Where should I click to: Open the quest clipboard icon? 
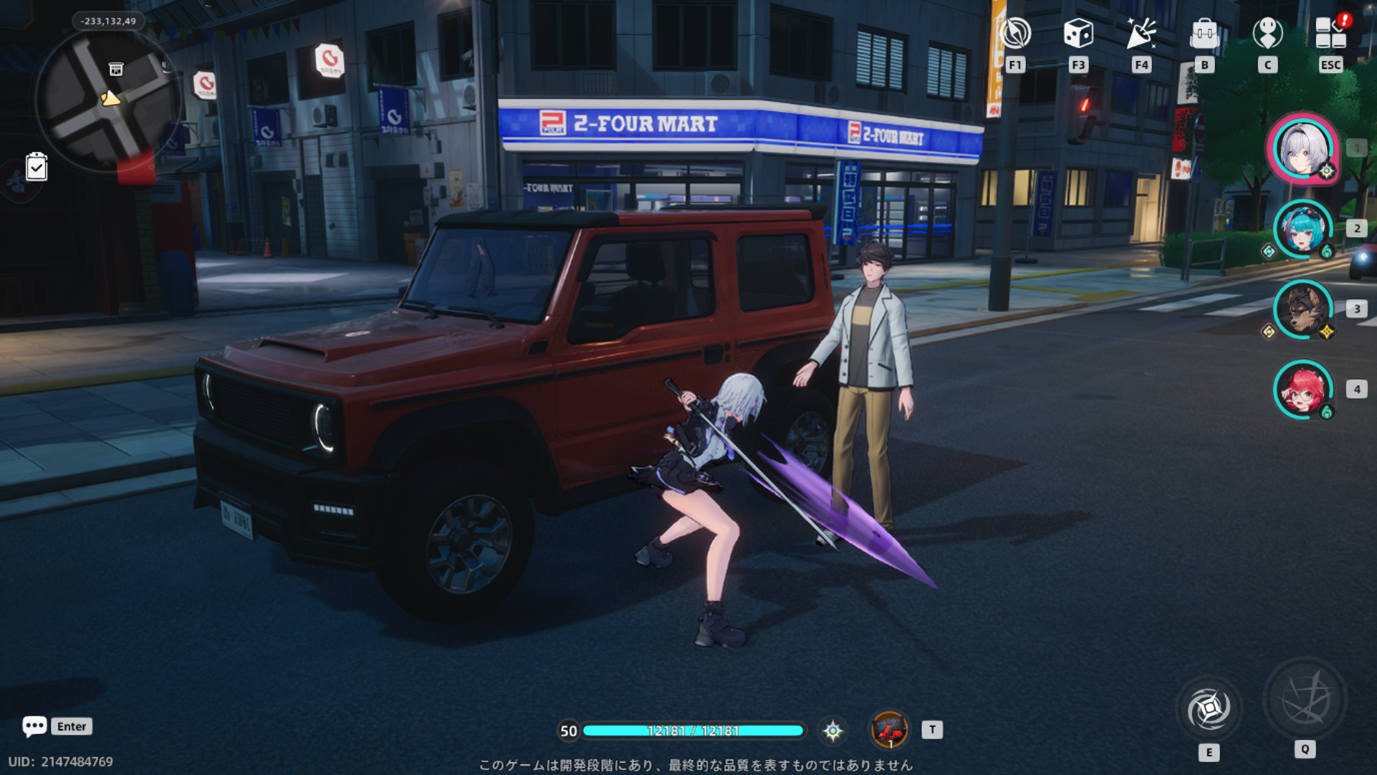pos(36,166)
